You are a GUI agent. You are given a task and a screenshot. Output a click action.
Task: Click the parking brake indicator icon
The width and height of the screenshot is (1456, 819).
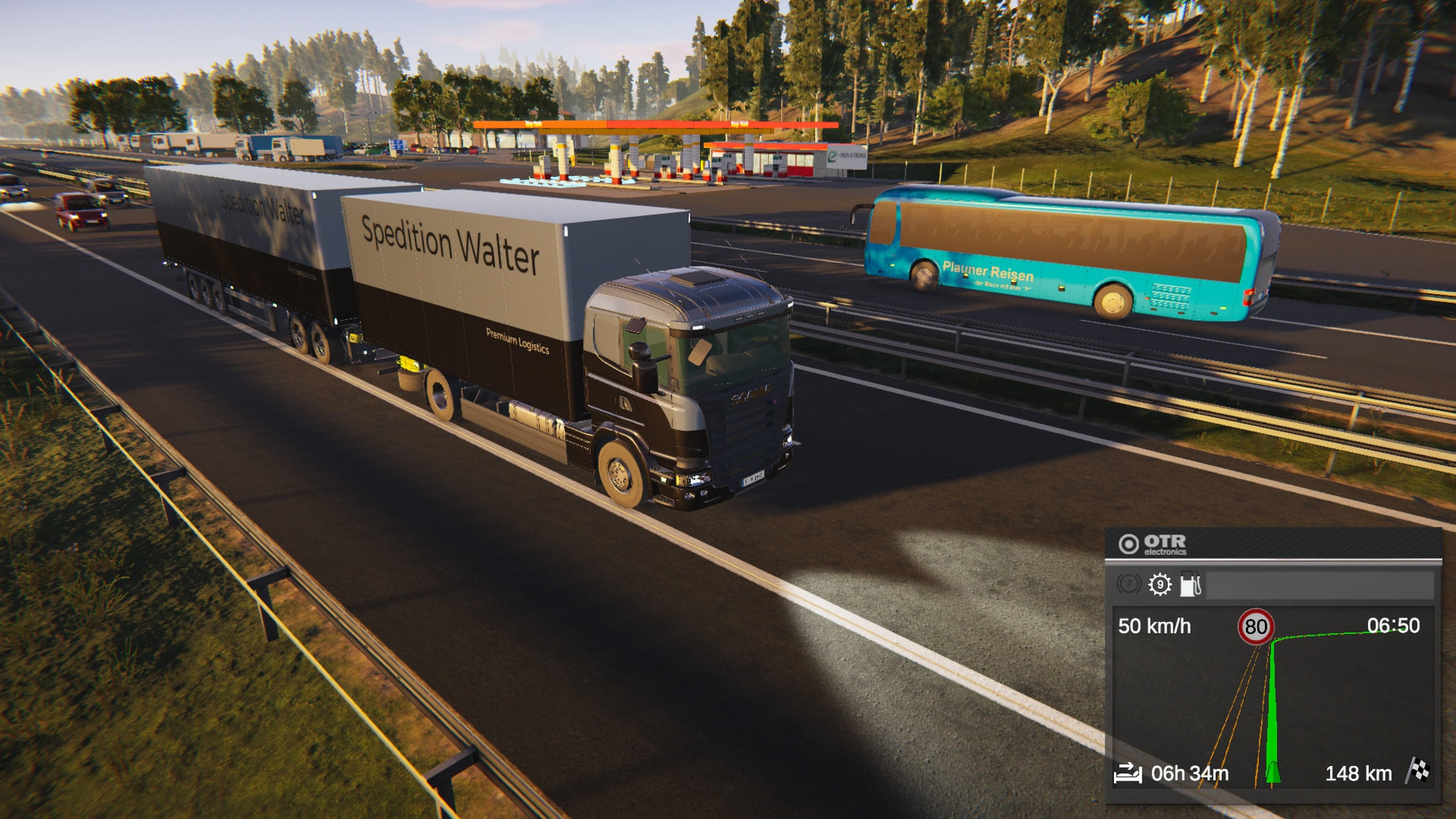tap(1129, 584)
